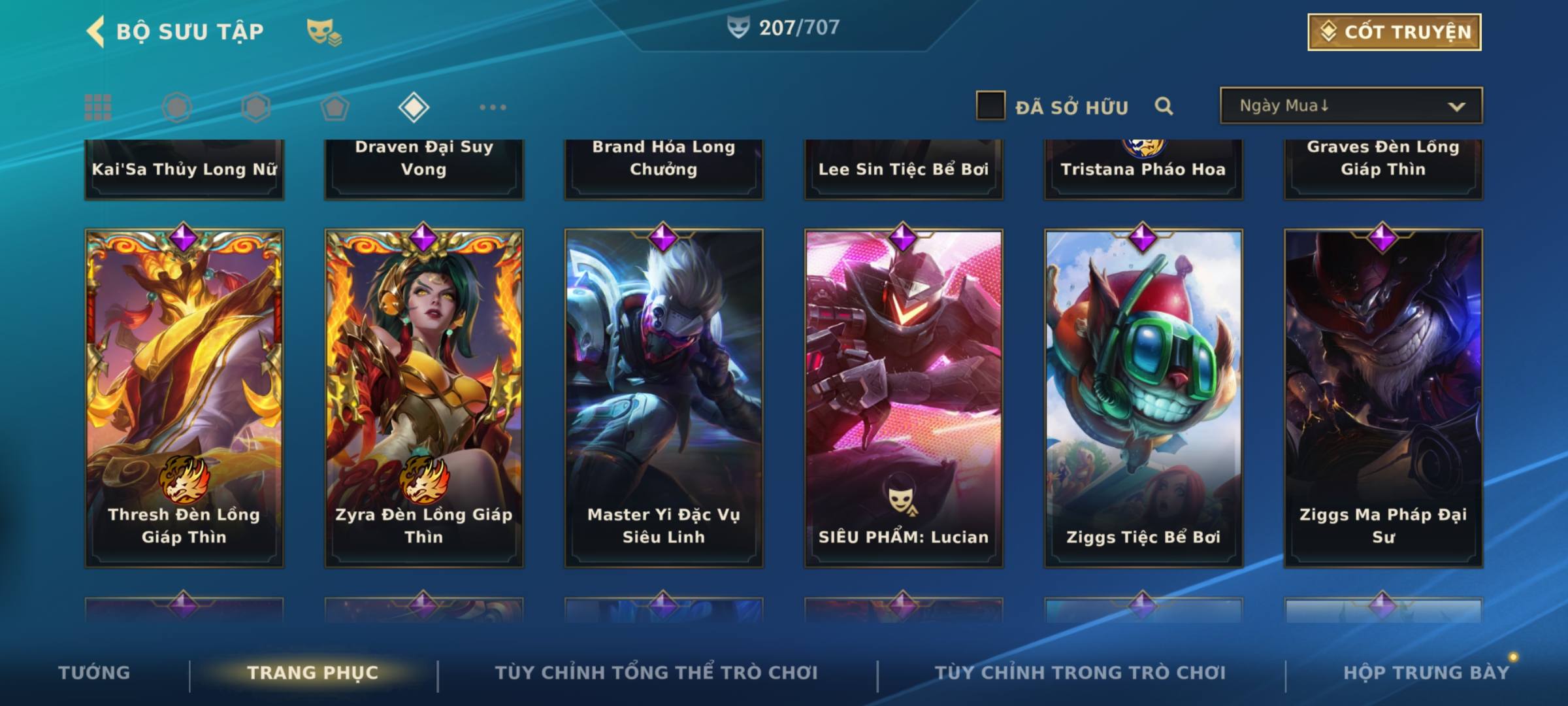Open the Cốt Truyện button
Viewport: 1568px width, 706px height.
(1394, 32)
